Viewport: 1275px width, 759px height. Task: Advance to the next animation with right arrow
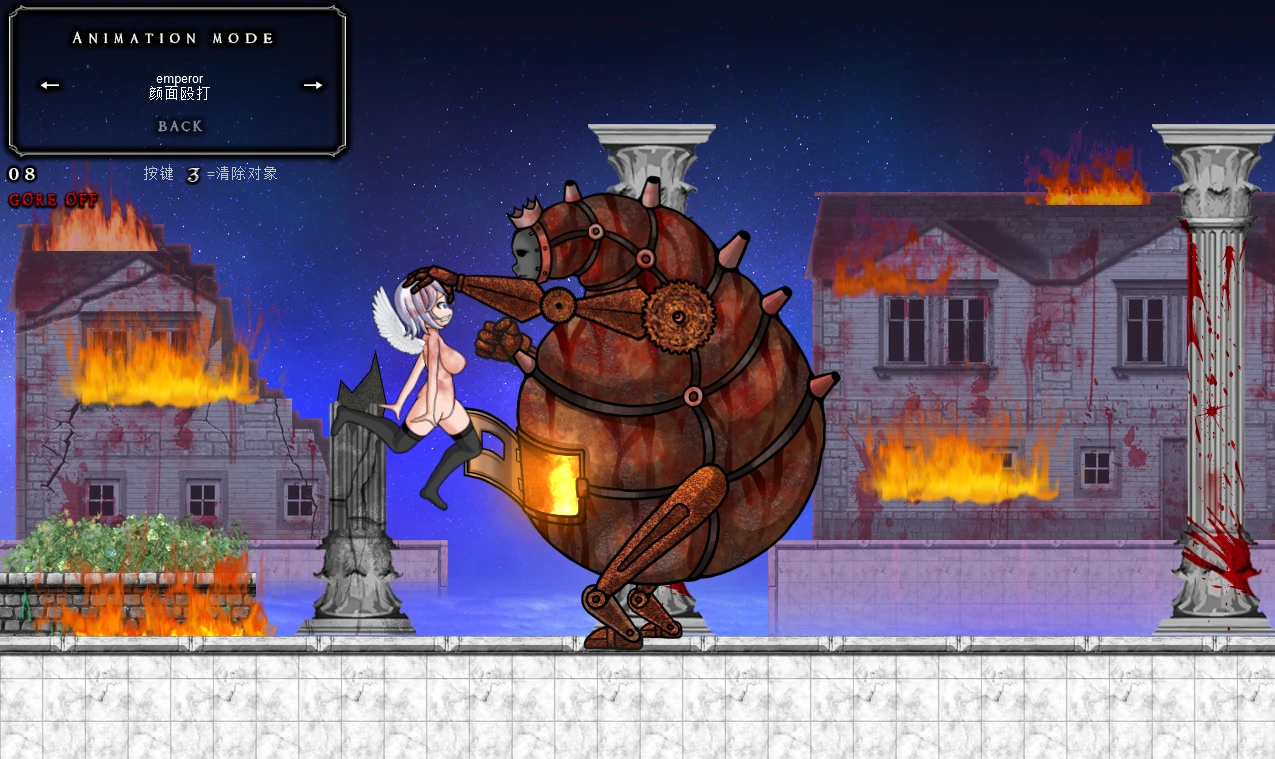pyautogui.click(x=313, y=85)
